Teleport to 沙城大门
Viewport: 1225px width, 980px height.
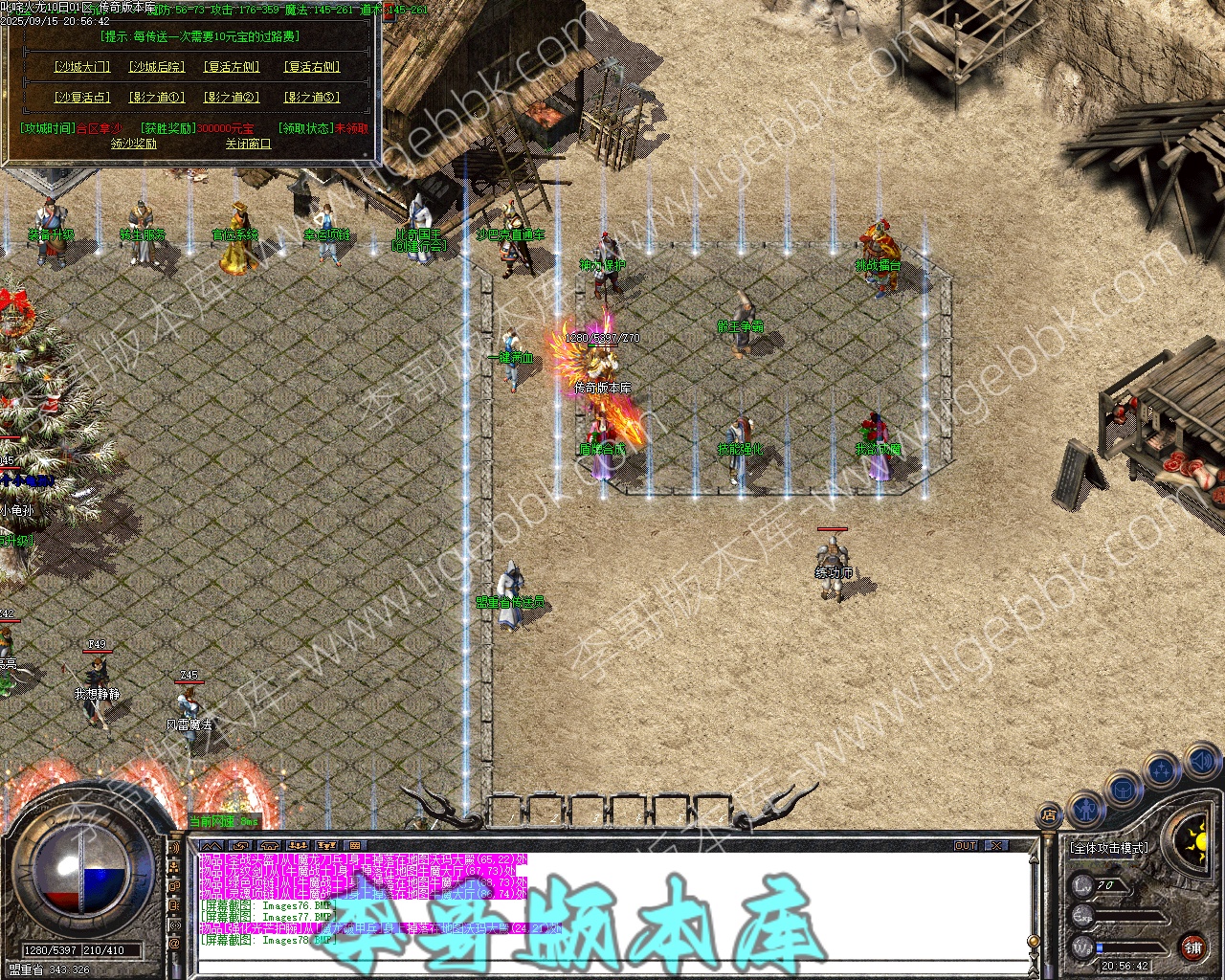82,67
